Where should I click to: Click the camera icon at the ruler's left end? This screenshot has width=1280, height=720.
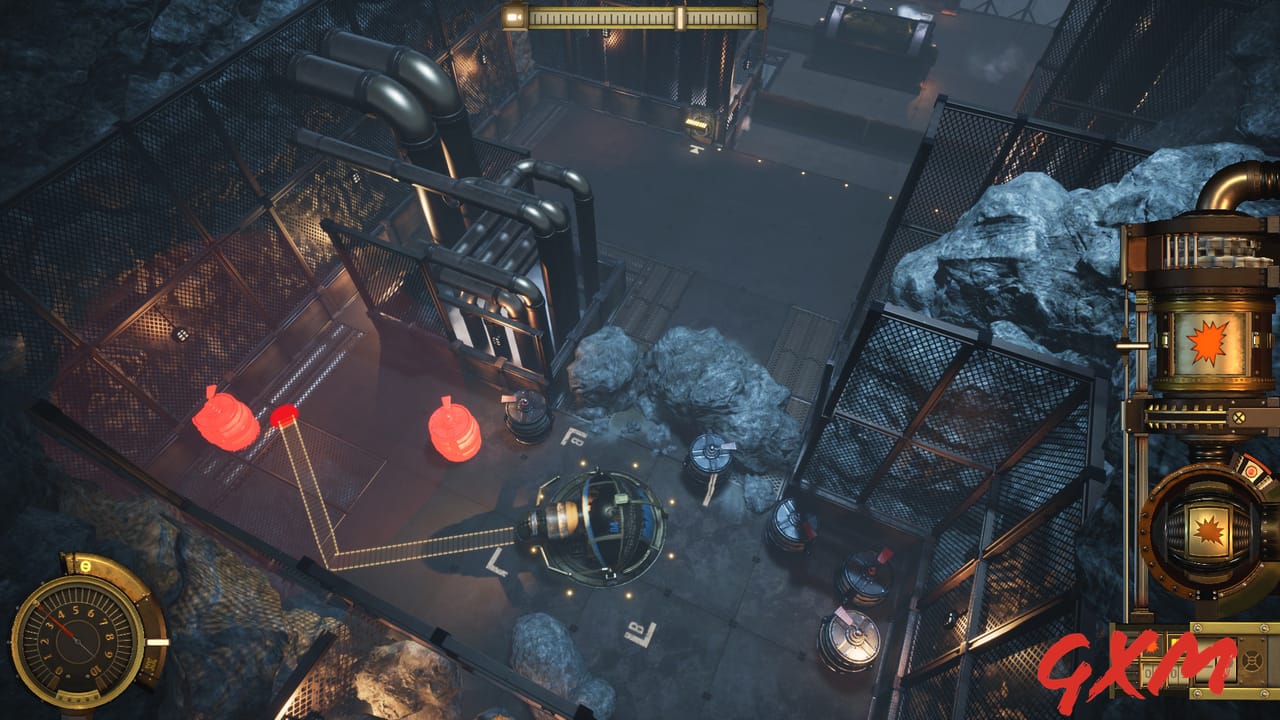click(x=513, y=16)
